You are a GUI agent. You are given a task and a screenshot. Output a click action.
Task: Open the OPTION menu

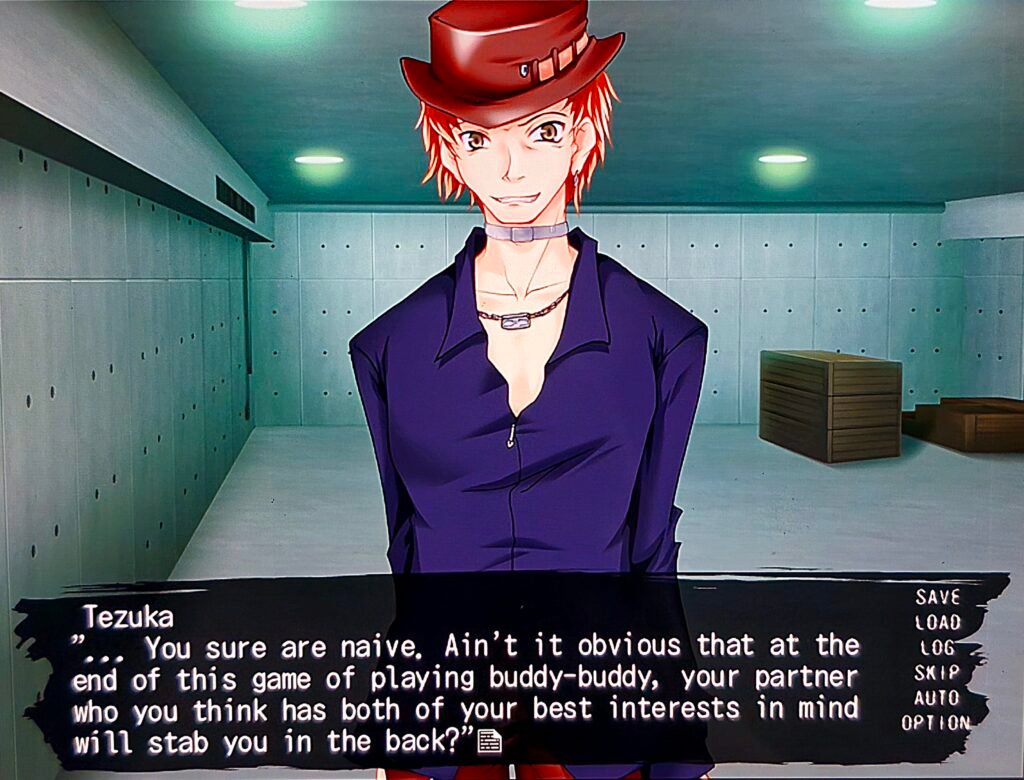935,722
